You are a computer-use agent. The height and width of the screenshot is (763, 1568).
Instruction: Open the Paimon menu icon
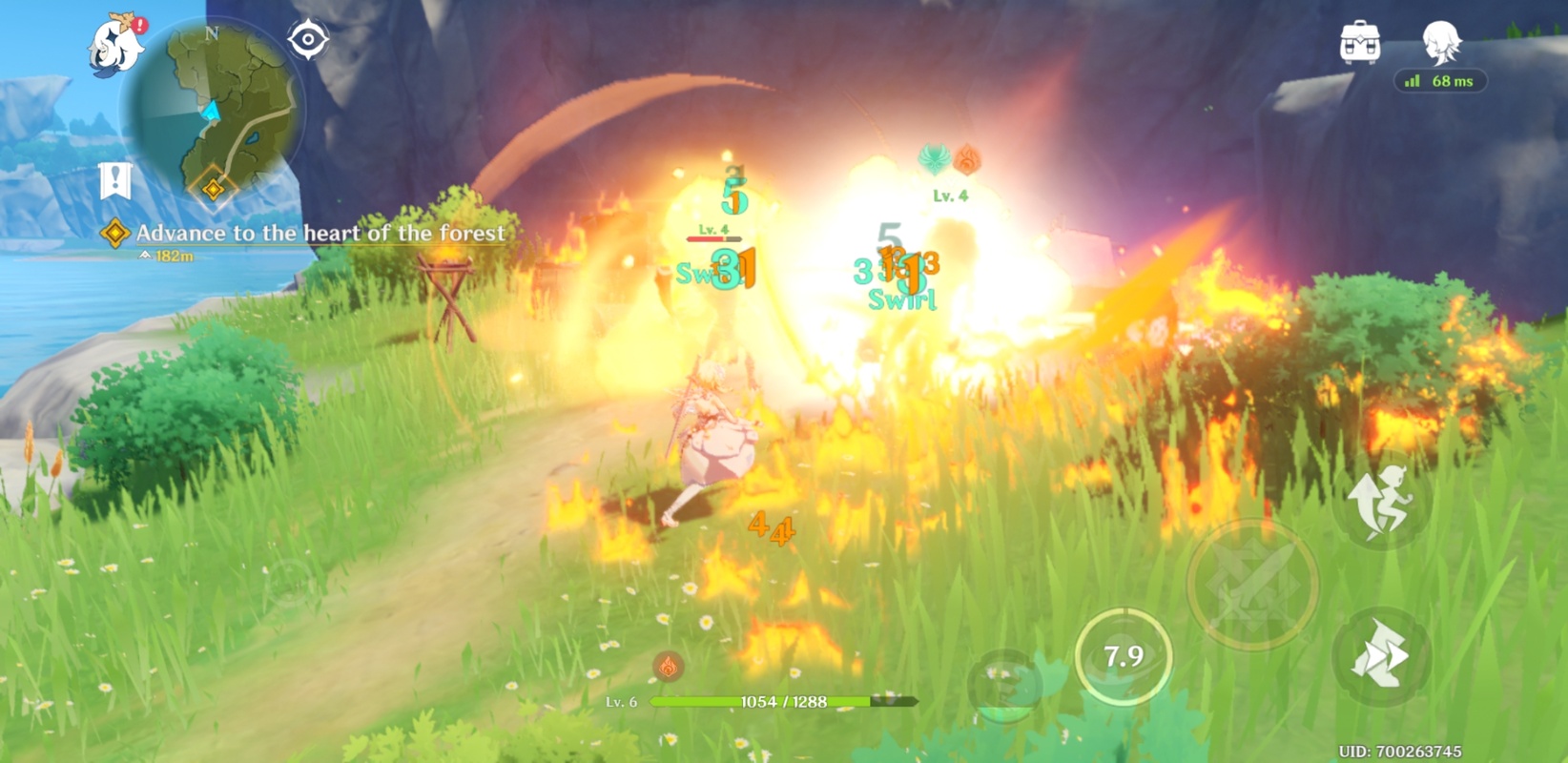click(116, 45)
